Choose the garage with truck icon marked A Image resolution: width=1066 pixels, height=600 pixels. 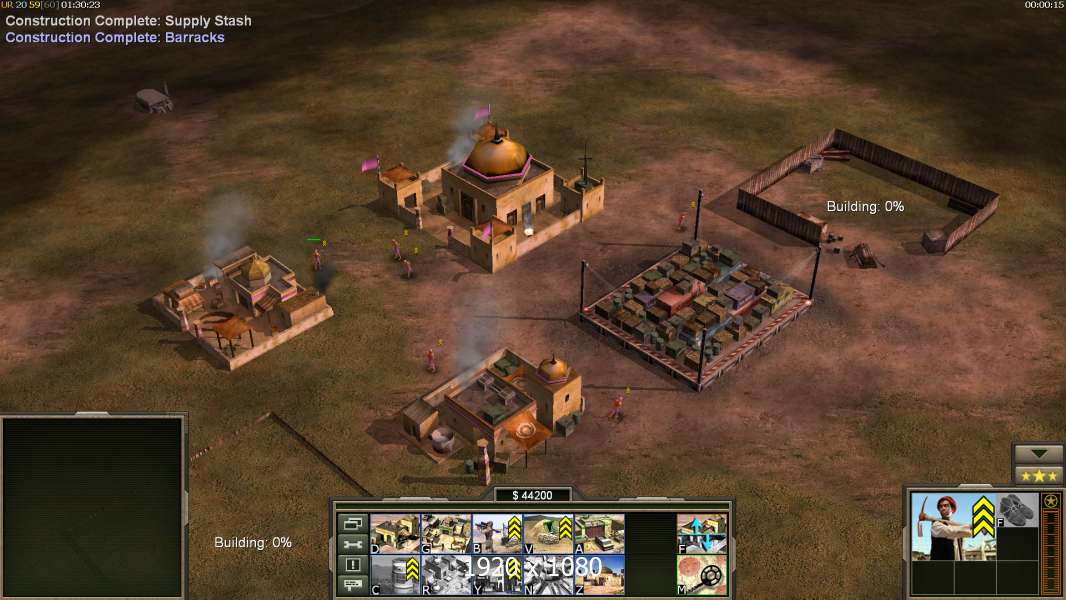pyautogui.click(x=599, y=533)
